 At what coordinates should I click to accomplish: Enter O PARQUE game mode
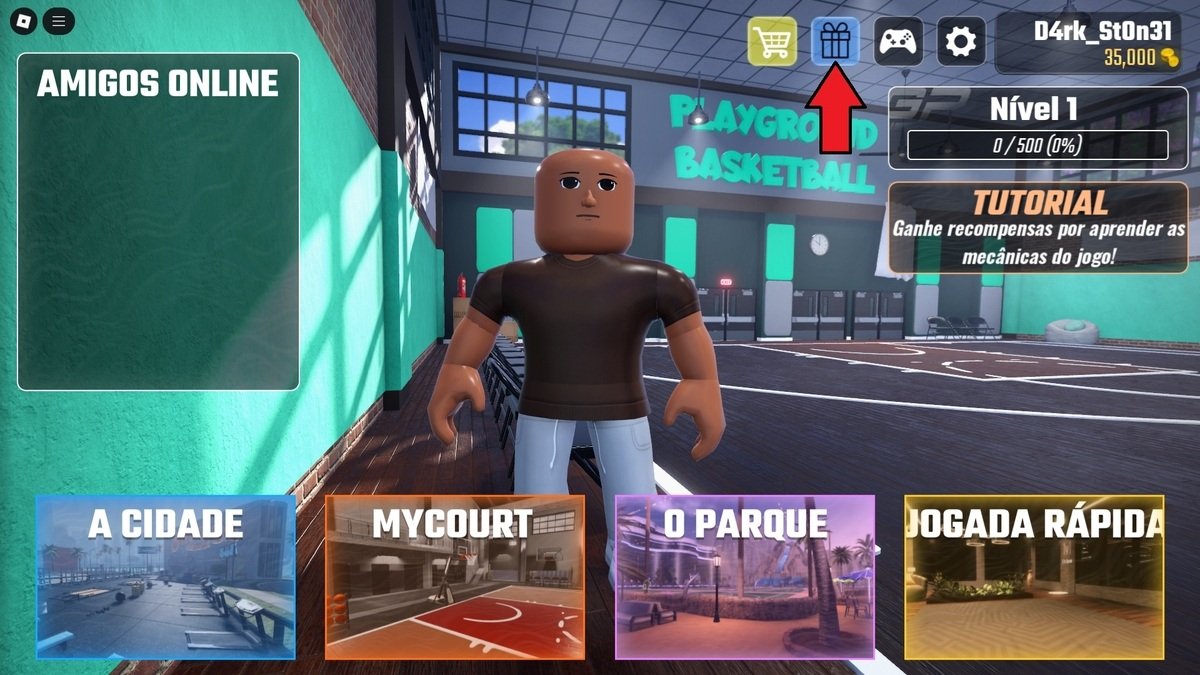745,577
